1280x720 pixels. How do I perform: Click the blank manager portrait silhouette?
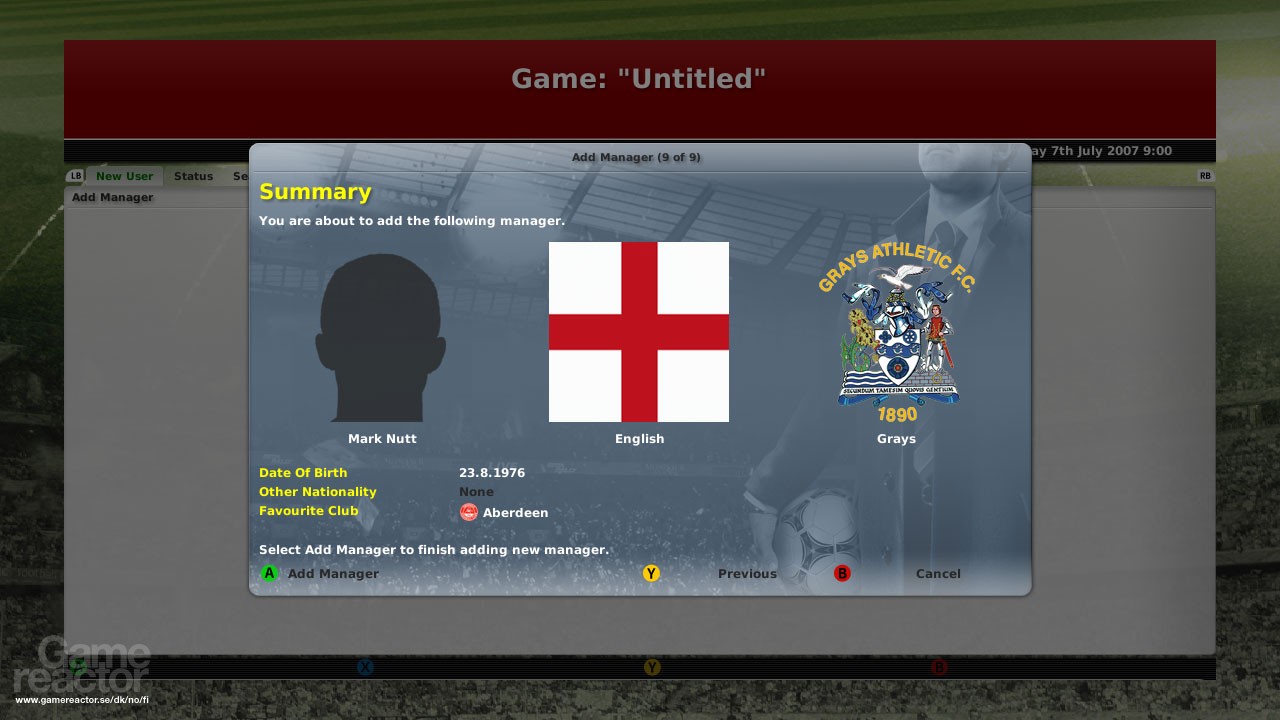coord(382,335)
